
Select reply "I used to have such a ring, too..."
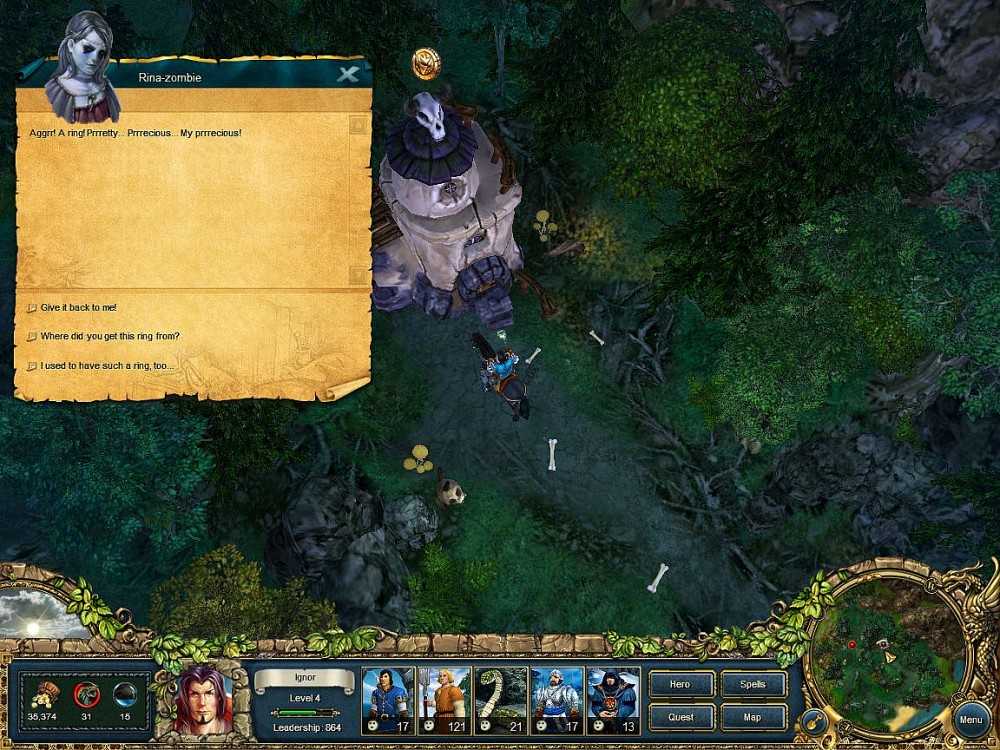[x=107, y=366]
